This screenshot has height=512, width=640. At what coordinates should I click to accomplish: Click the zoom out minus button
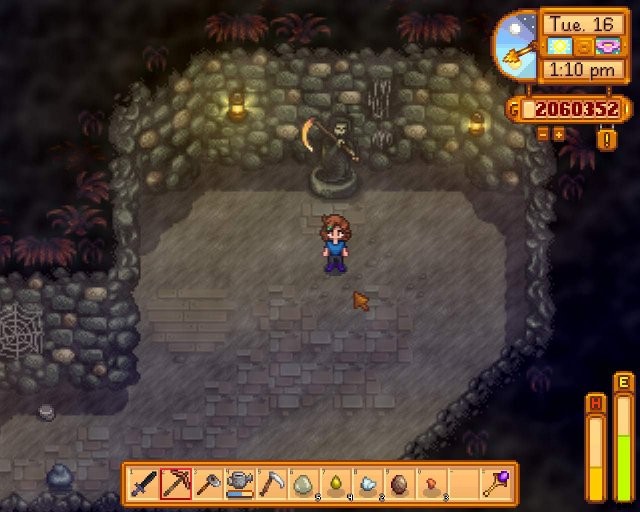pyautogui.click(x=543, y=133)
